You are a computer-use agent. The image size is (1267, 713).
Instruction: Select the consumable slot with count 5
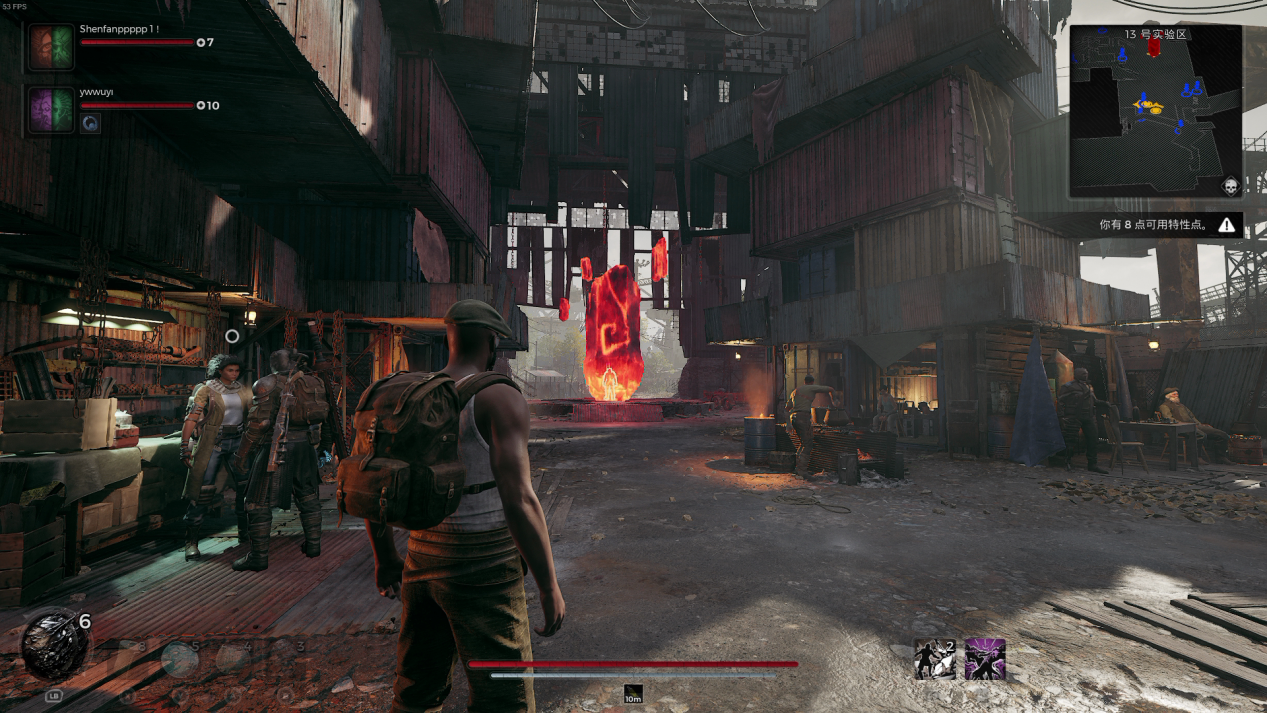coord(180,659)
